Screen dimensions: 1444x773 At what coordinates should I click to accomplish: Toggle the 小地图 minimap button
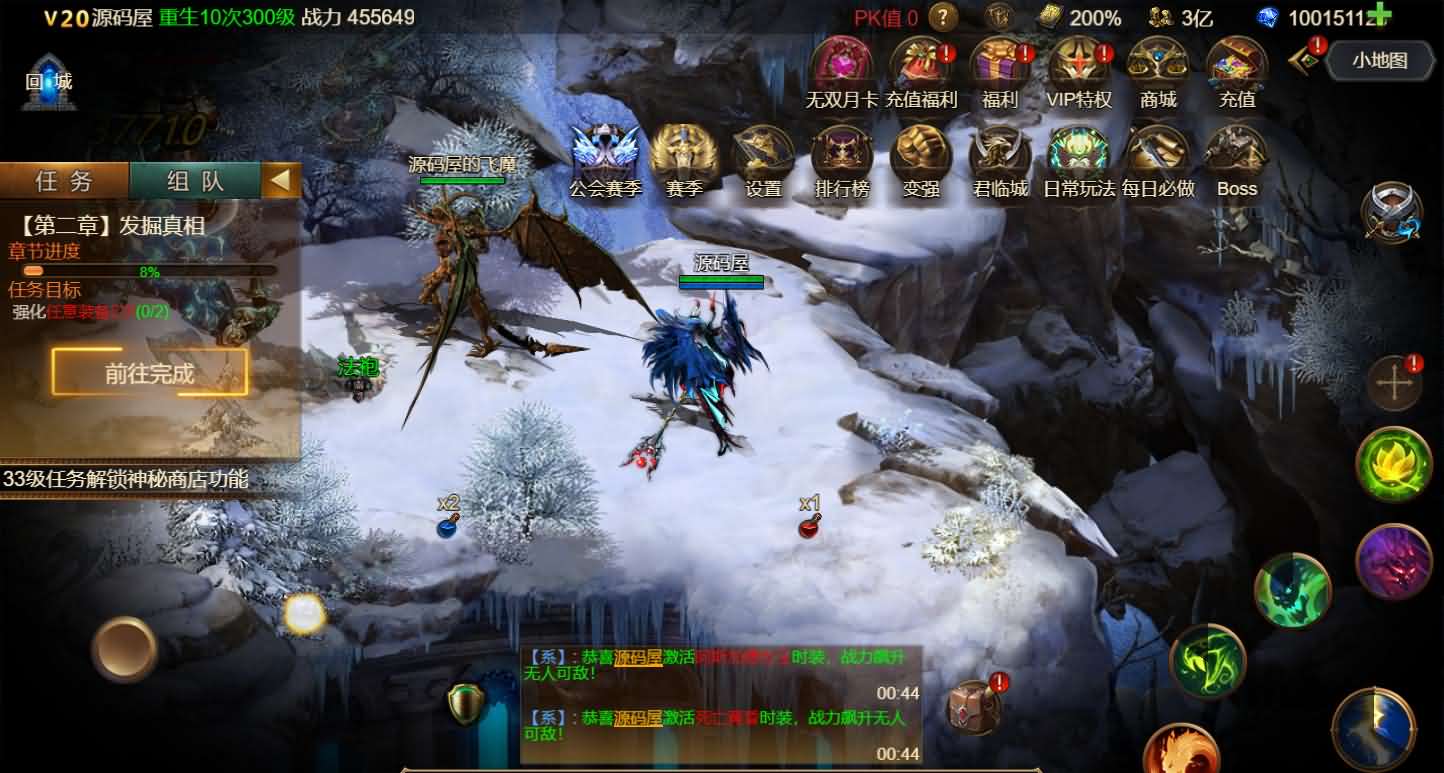[x=1379, y=60]
